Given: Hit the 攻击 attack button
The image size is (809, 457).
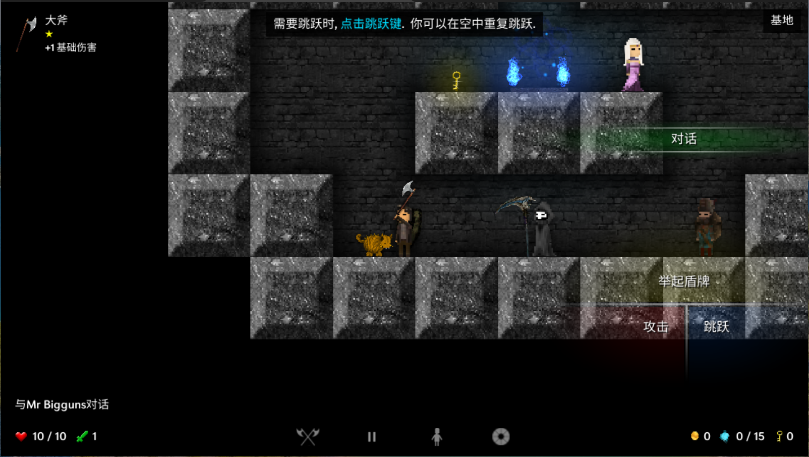Looking at the screenshot, I should coord(656,326).
